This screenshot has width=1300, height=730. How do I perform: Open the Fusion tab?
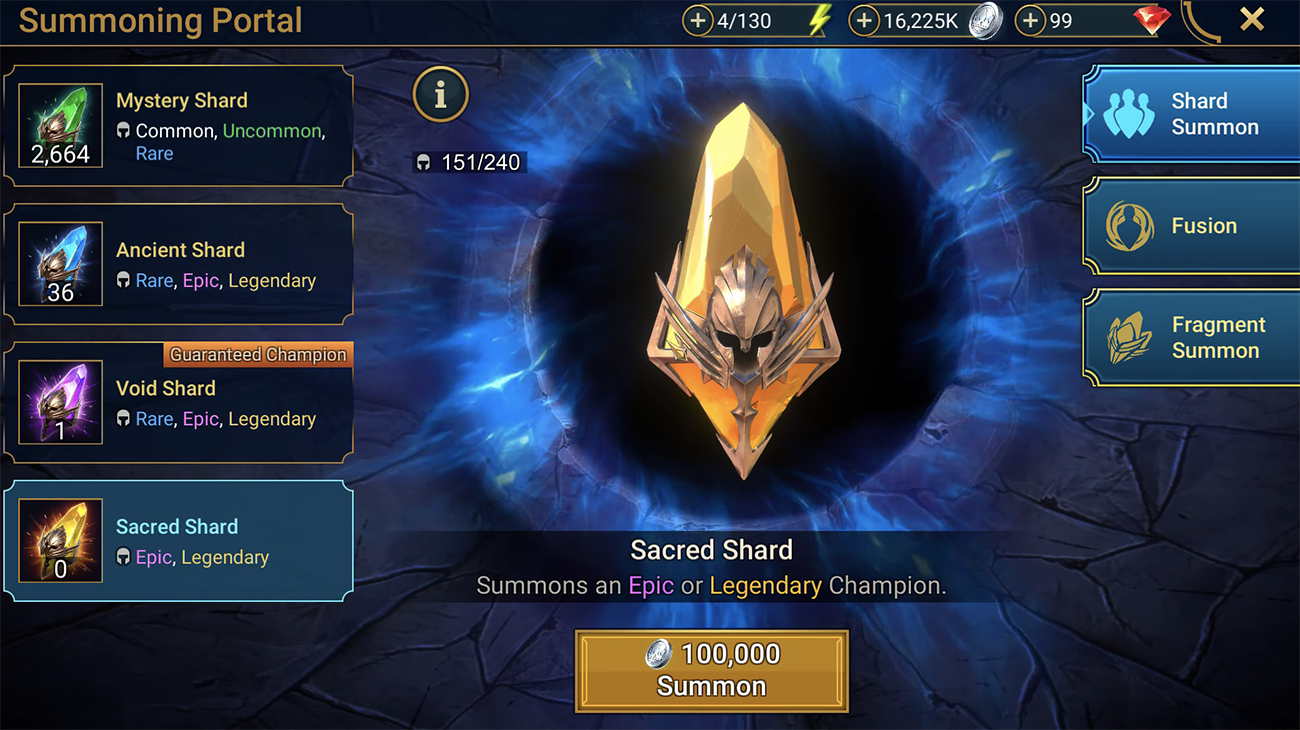[1192, 226]
